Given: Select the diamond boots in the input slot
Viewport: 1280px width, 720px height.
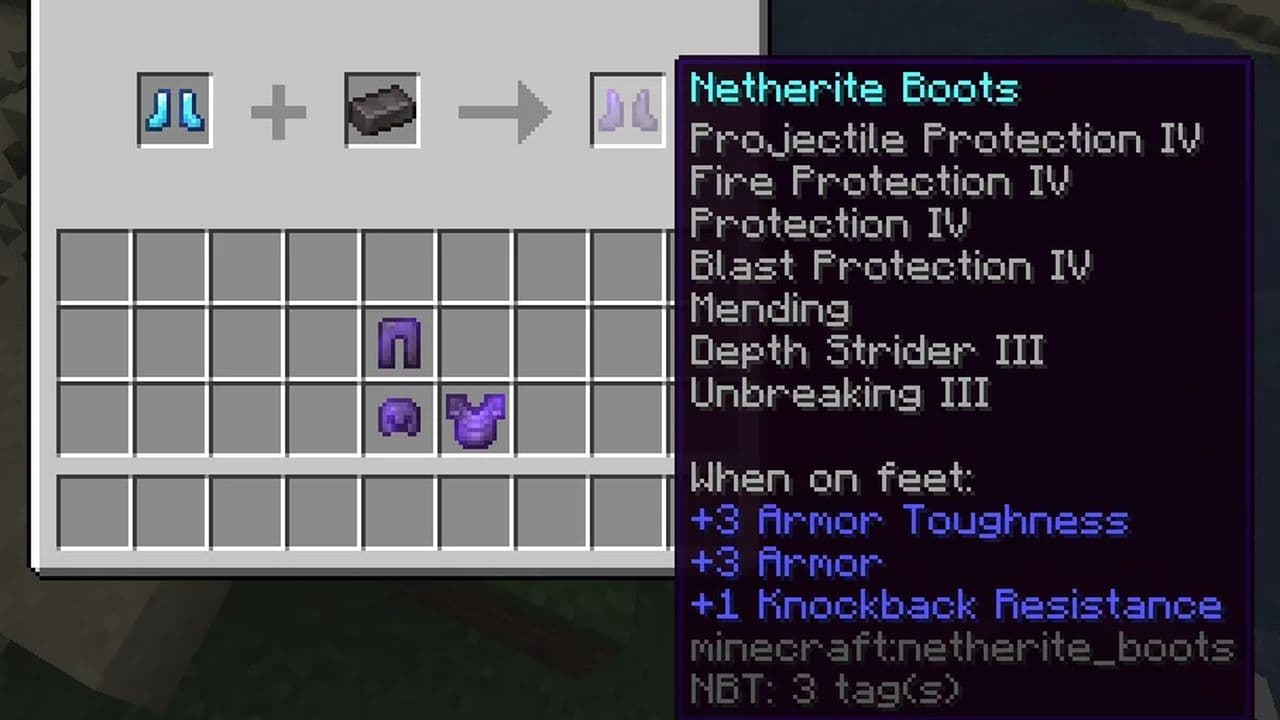Looking at the screenshot, I should pyautogui.click(x=174, y=110).
